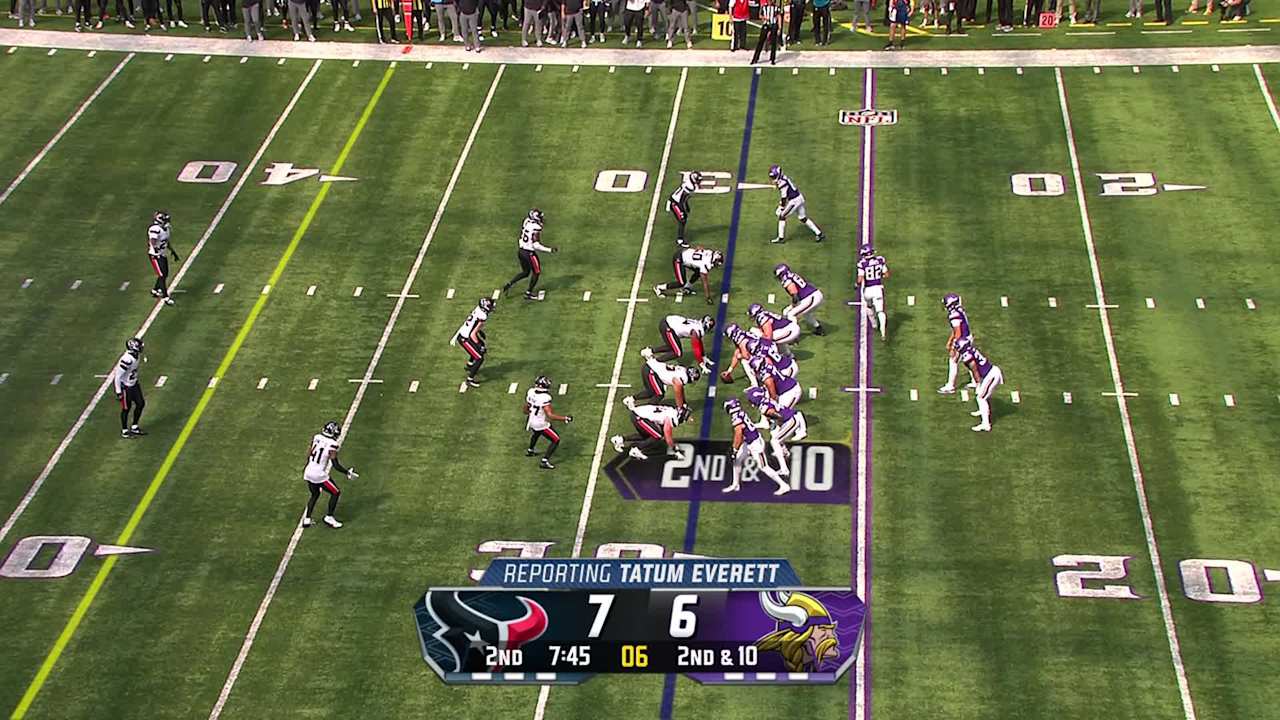Click the yellow 06 play clock indicator

click(x=634, y=658)
